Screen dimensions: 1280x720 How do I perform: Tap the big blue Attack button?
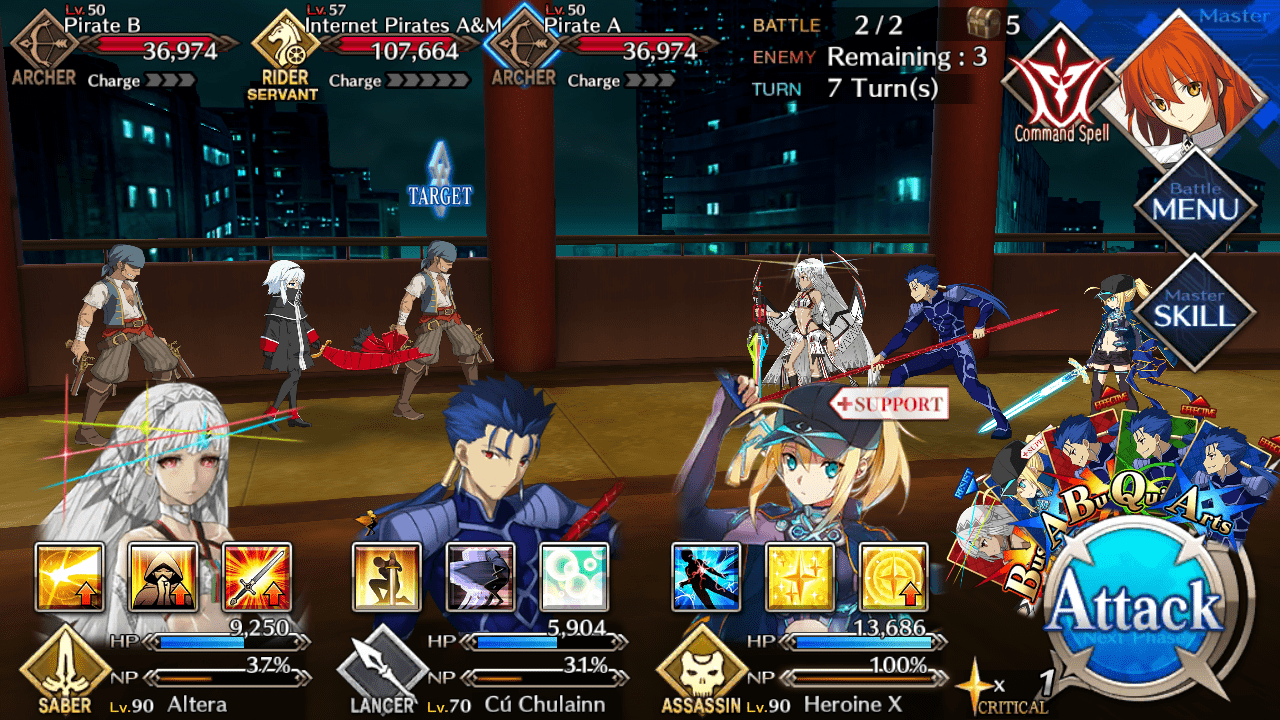[x=1138, y=609]
